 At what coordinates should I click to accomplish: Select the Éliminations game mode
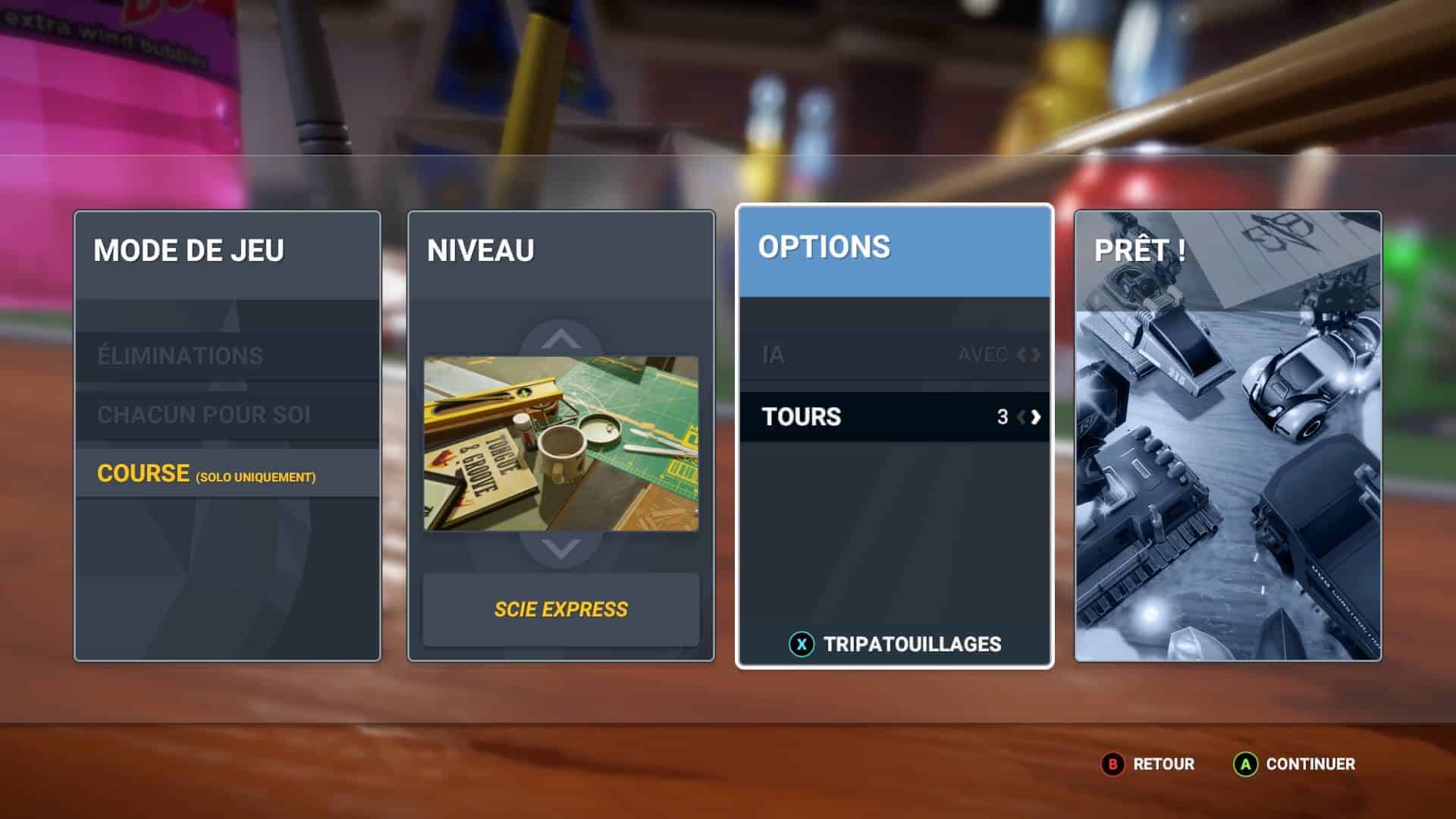180,356
